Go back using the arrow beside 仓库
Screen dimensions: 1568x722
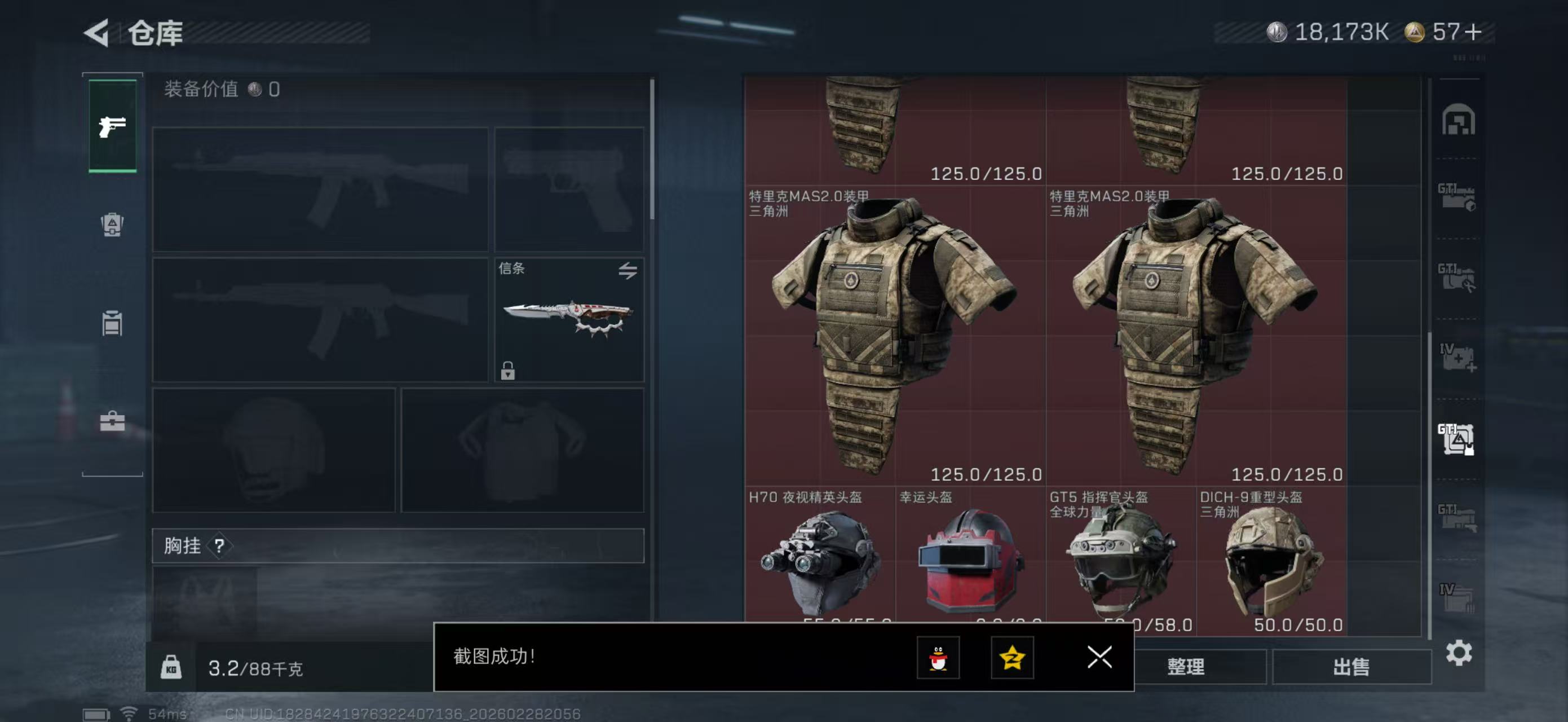click(x=98, y=32)
